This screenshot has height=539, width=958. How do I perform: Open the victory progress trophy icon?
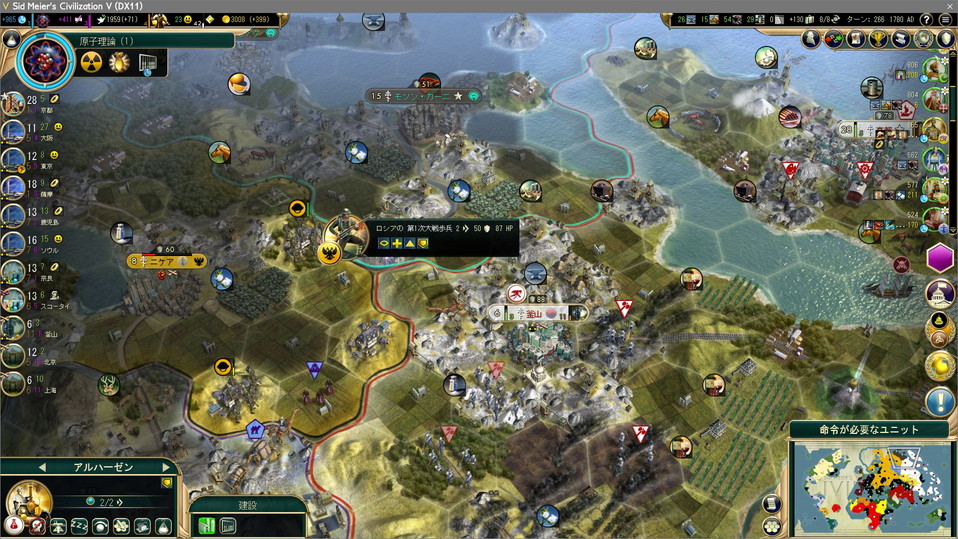point(879,39)
